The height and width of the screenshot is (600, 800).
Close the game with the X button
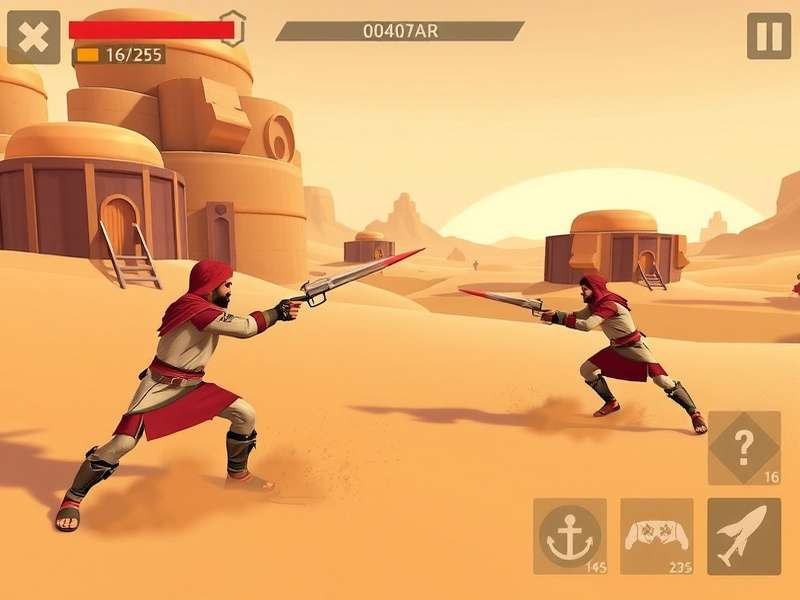(33, 37)
